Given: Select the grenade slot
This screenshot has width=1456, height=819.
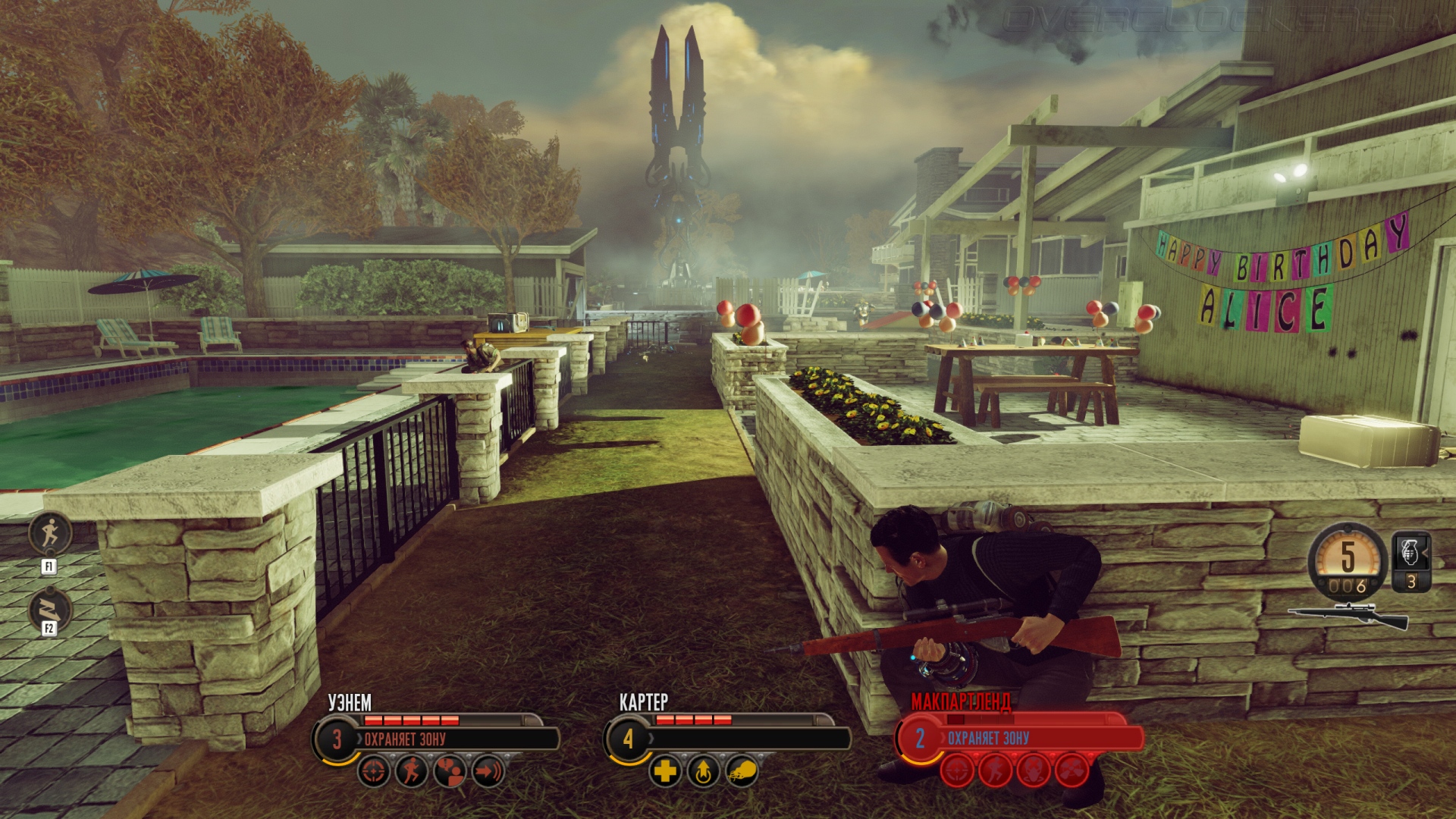Looking at the screenshot, I should point(1410,561).
